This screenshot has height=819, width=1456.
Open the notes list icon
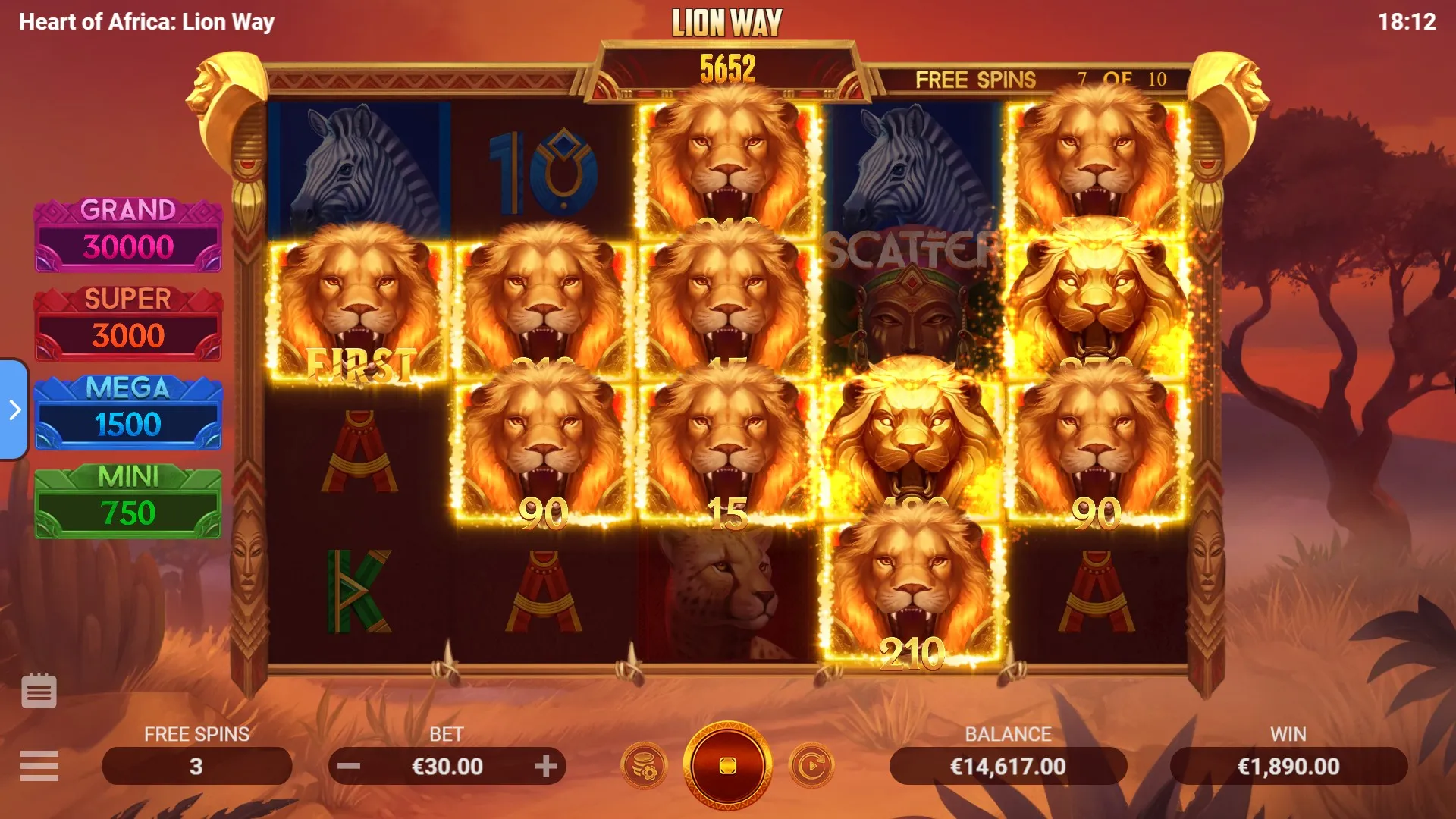click(x=39, y=691)
